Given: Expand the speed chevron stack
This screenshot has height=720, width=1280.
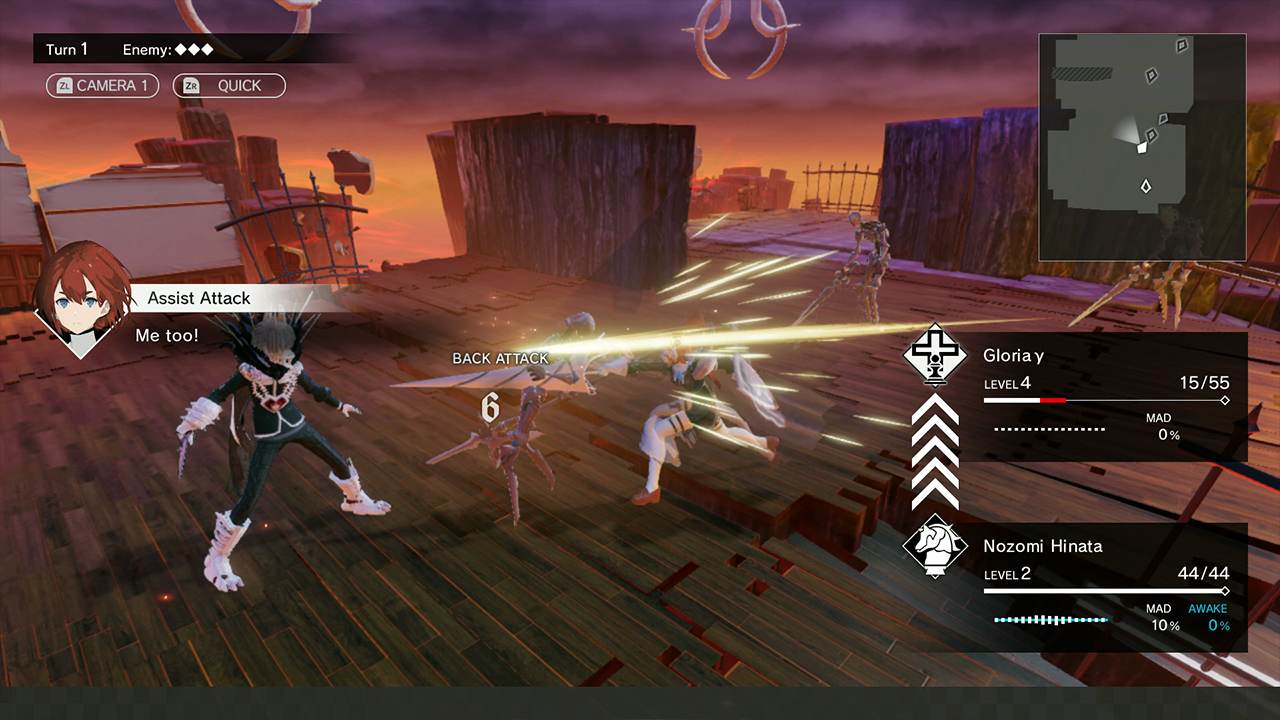Looking at the screenshot, I should (934, 455).
